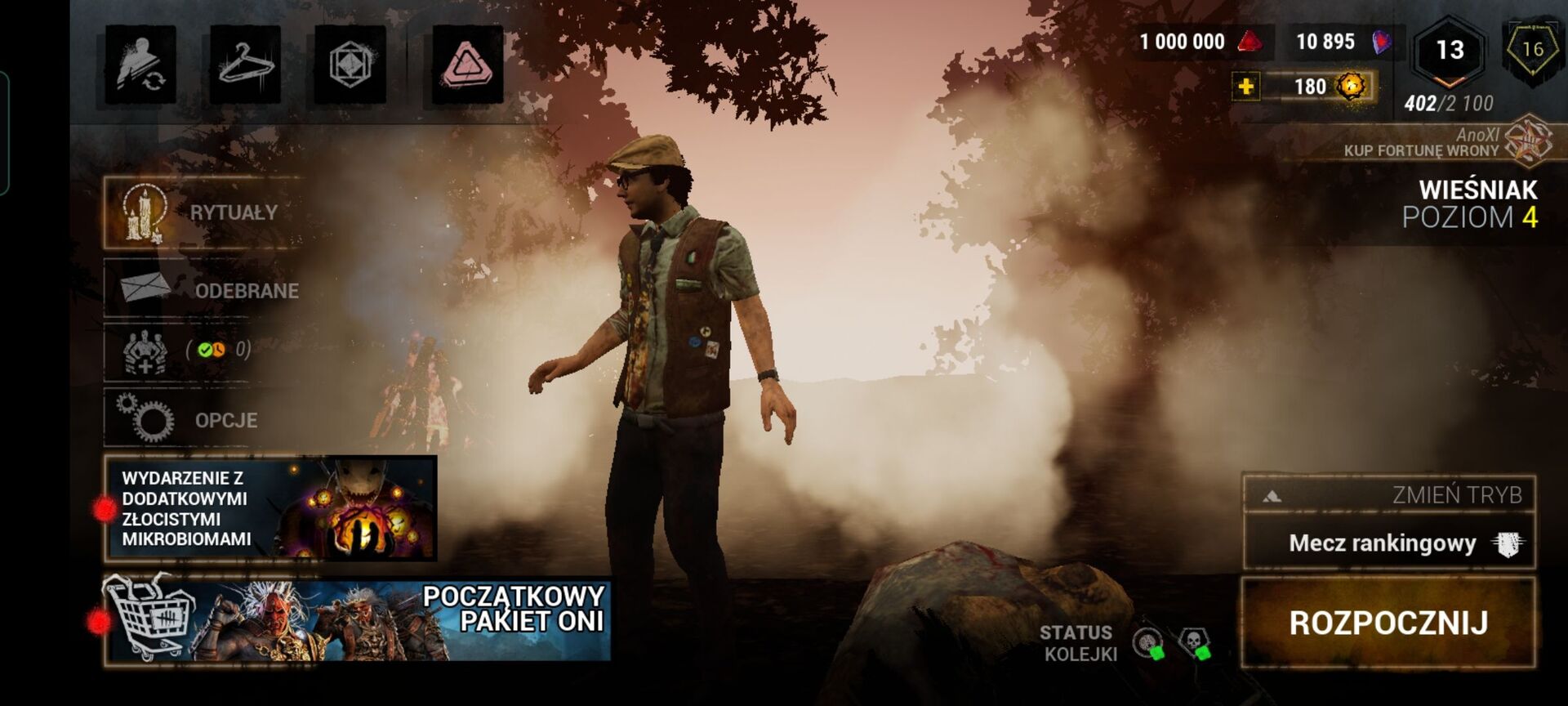Open the player level 13 badge
1568x706 pixels.
[x=1450, y=51]
